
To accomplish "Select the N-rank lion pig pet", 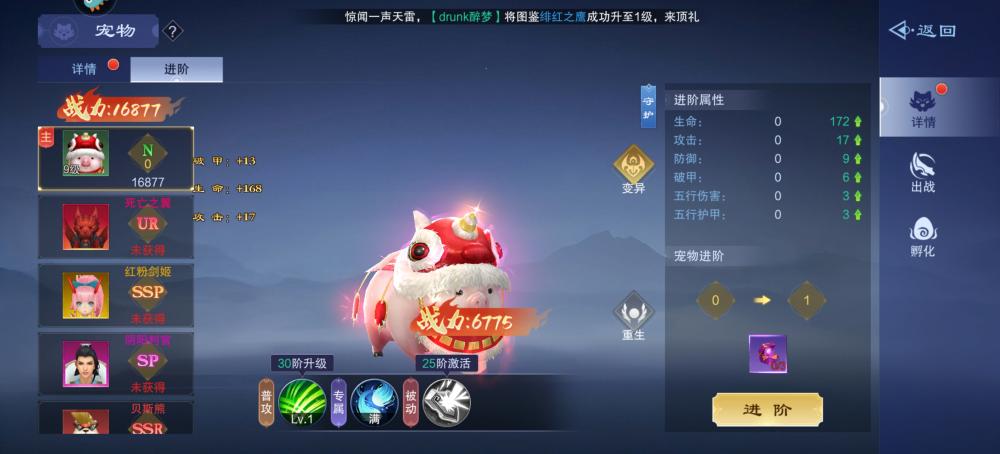I will tap(116, 159).
